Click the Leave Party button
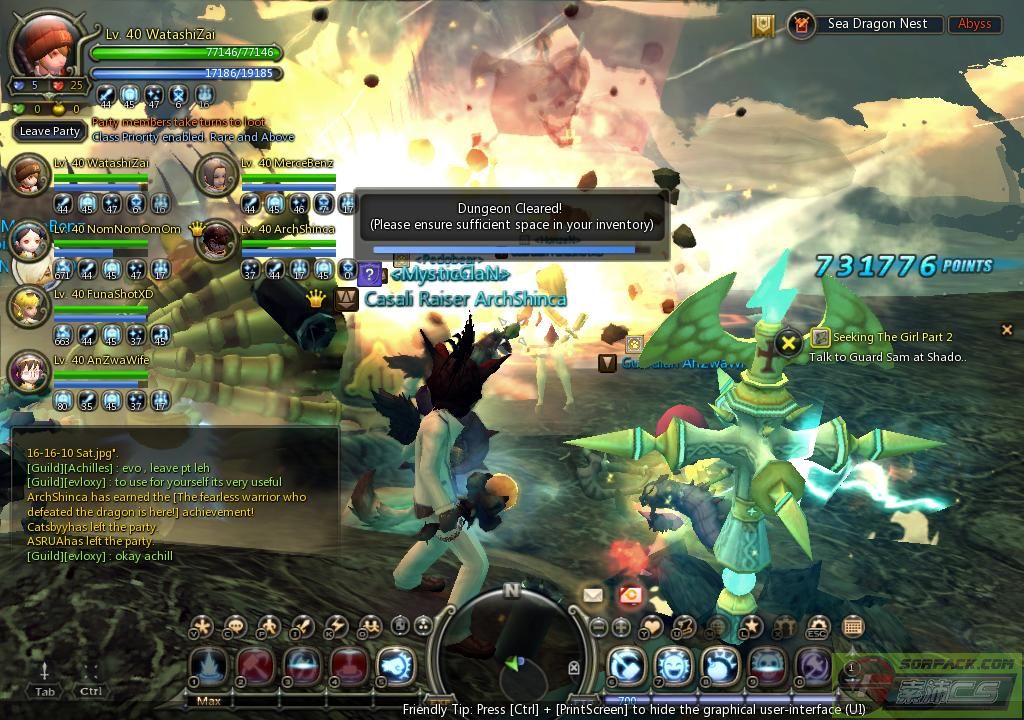Image resolution: width=1024 pixels, height=720 pixels. 50,131
